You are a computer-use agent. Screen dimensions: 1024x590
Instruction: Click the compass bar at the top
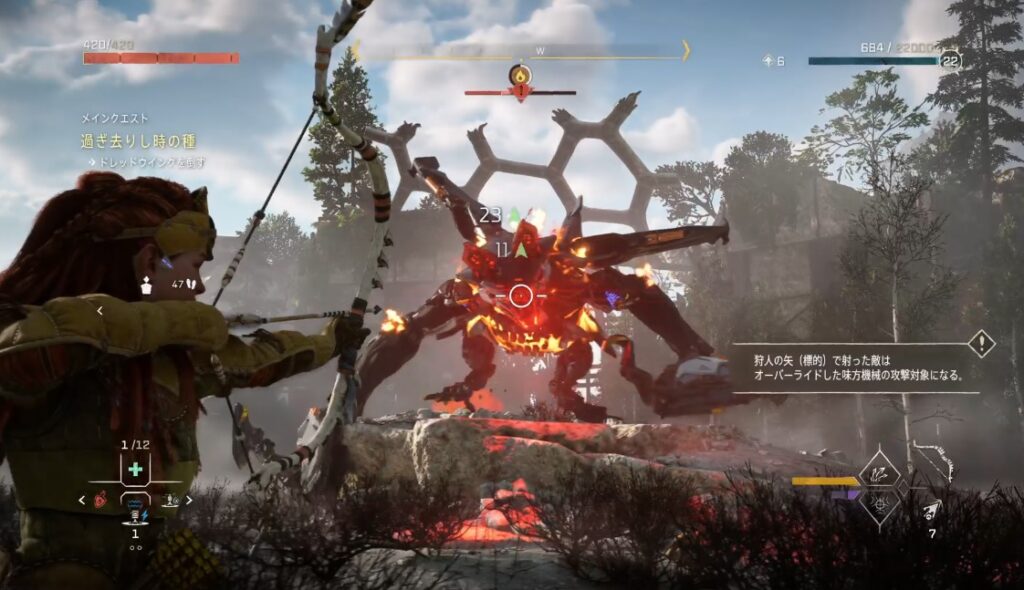pos(520,50)
